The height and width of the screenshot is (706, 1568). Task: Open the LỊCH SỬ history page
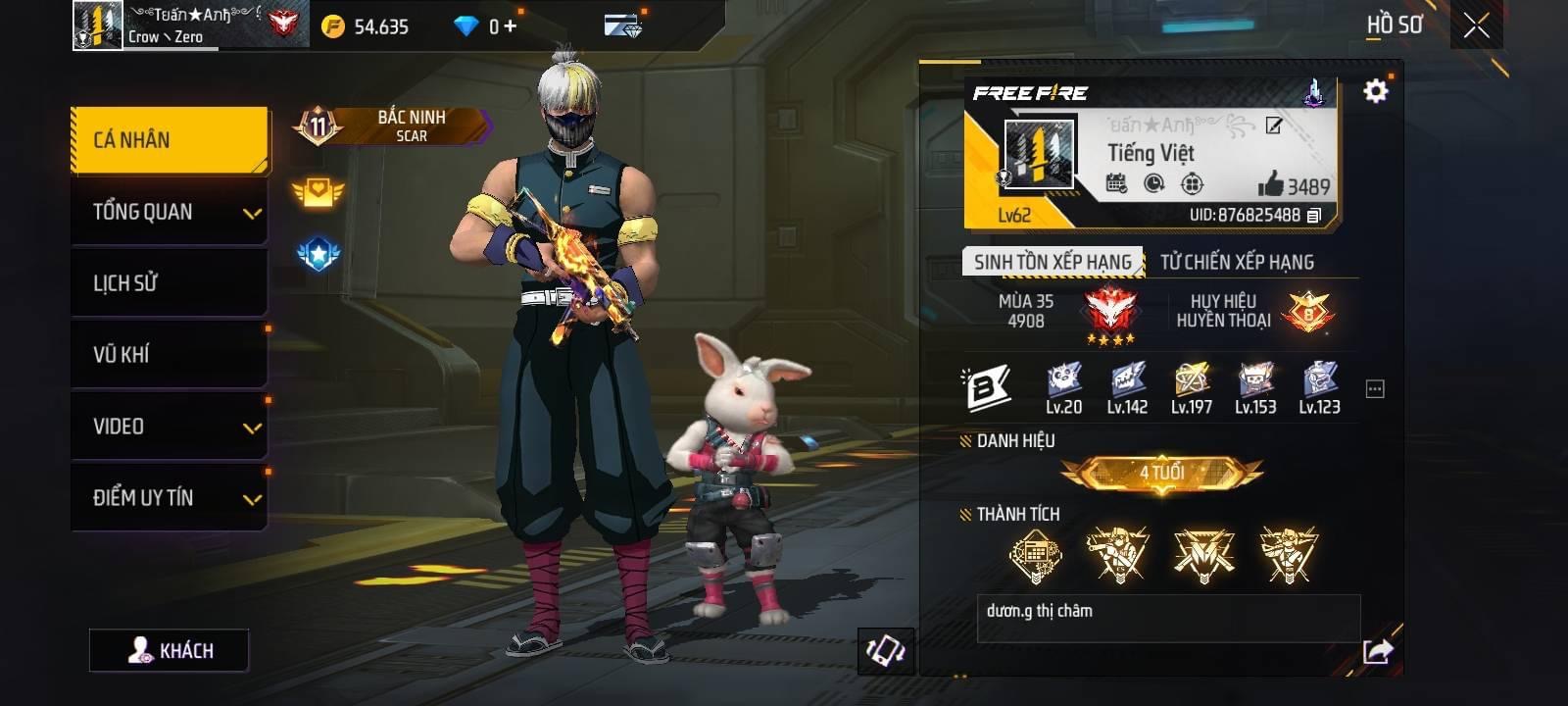click(169, 283)
